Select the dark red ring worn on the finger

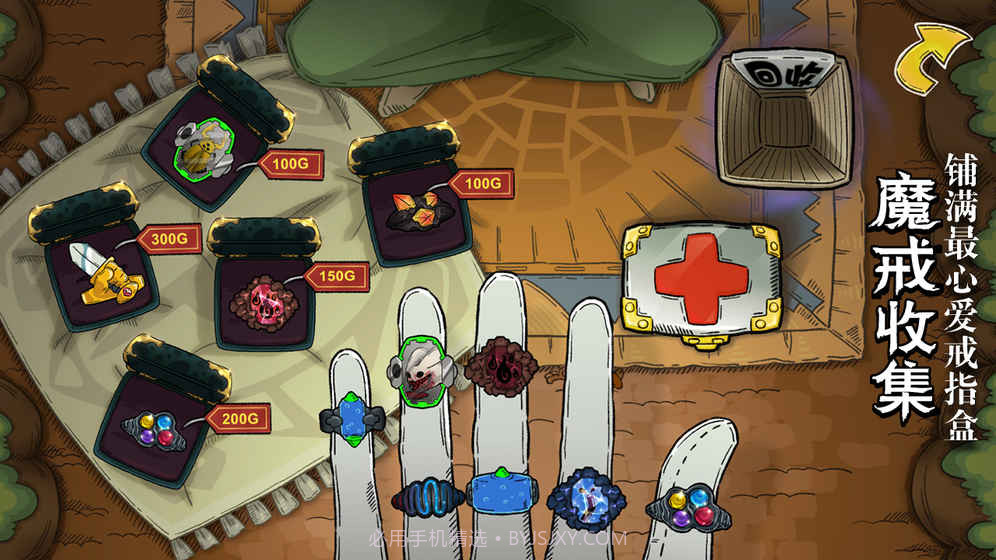point(500,364)
